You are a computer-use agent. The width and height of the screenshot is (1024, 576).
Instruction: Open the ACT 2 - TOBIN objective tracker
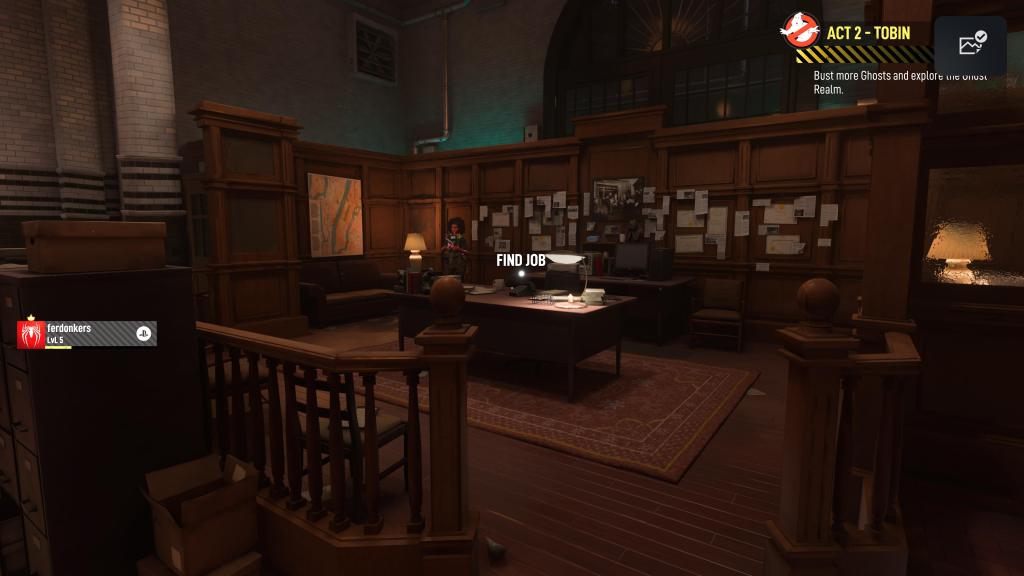point(868,33)
